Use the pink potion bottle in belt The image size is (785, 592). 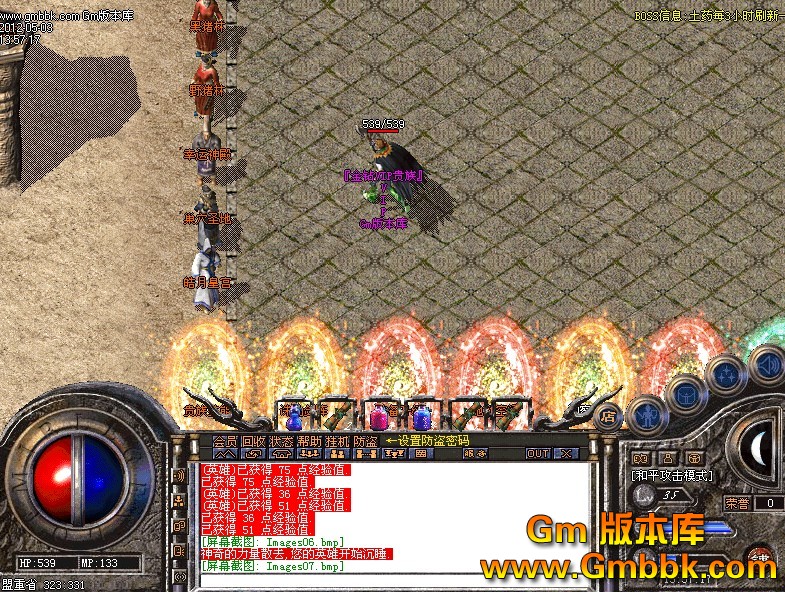(x=379, y=416)
